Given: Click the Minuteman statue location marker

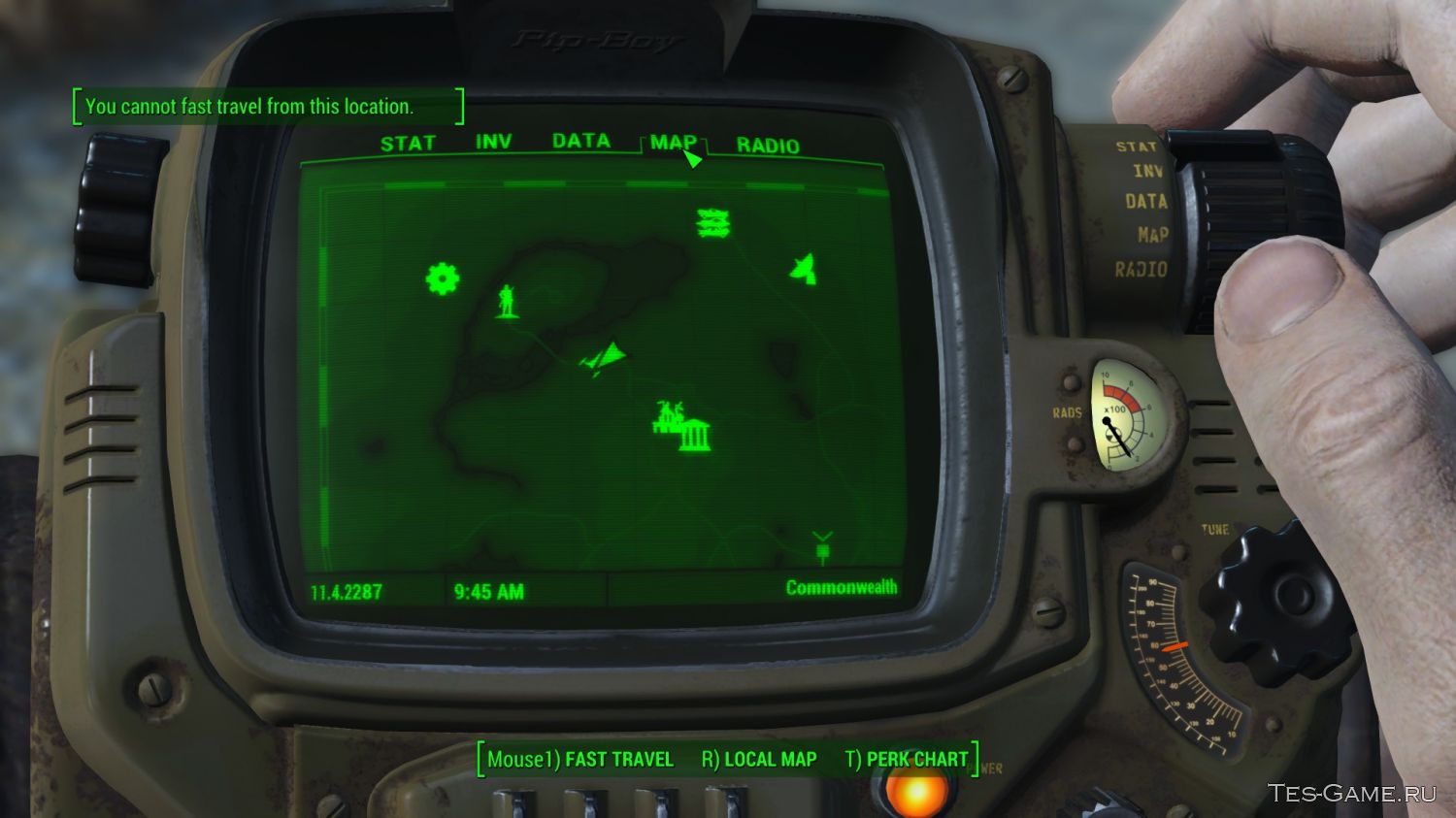Looking at the screenshot, I should [507, 302].
